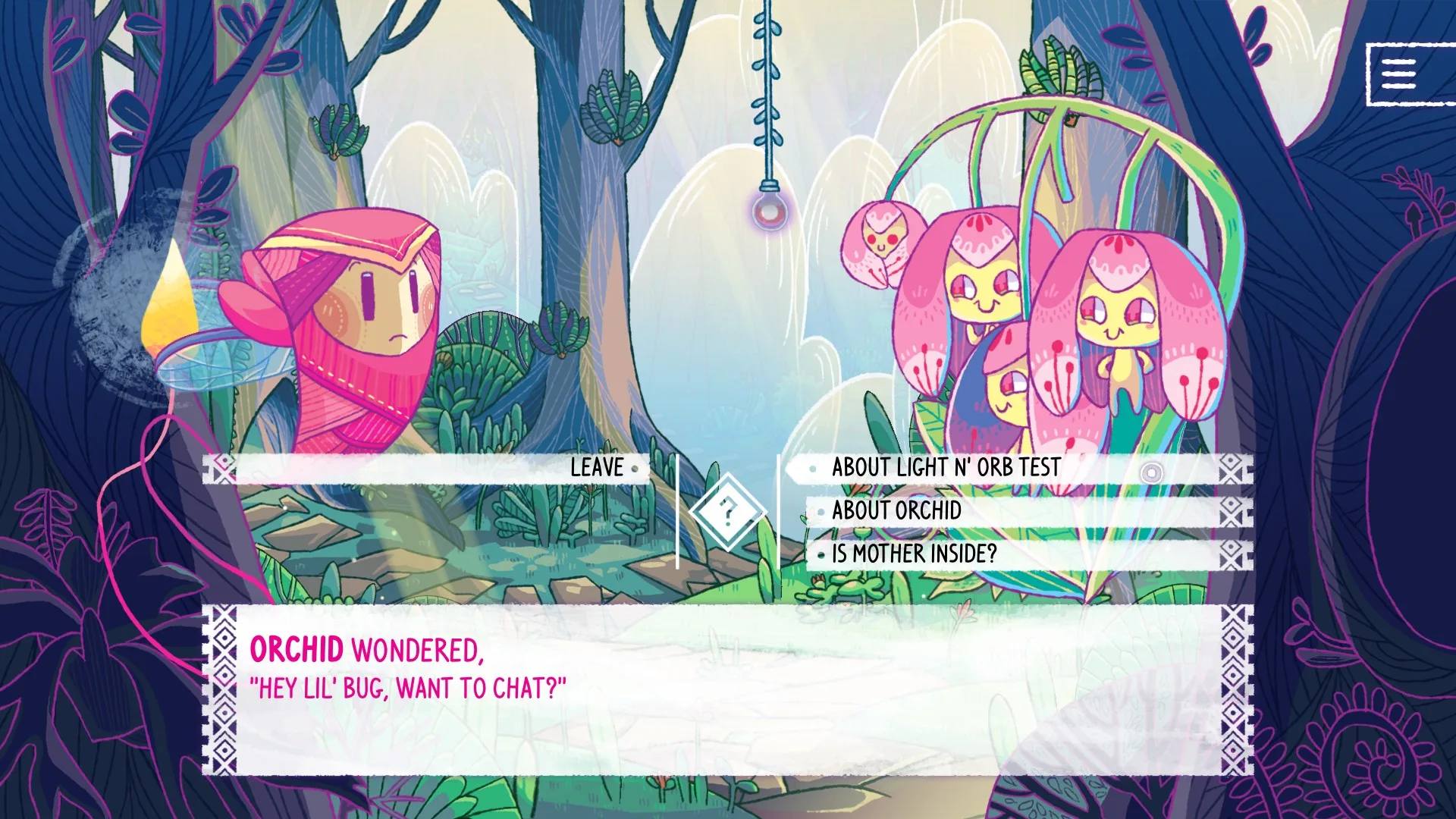Toggle the dot marker beside LEAVE
Image resolution: width=1456 pixels, height=819 pixels.
634,469
